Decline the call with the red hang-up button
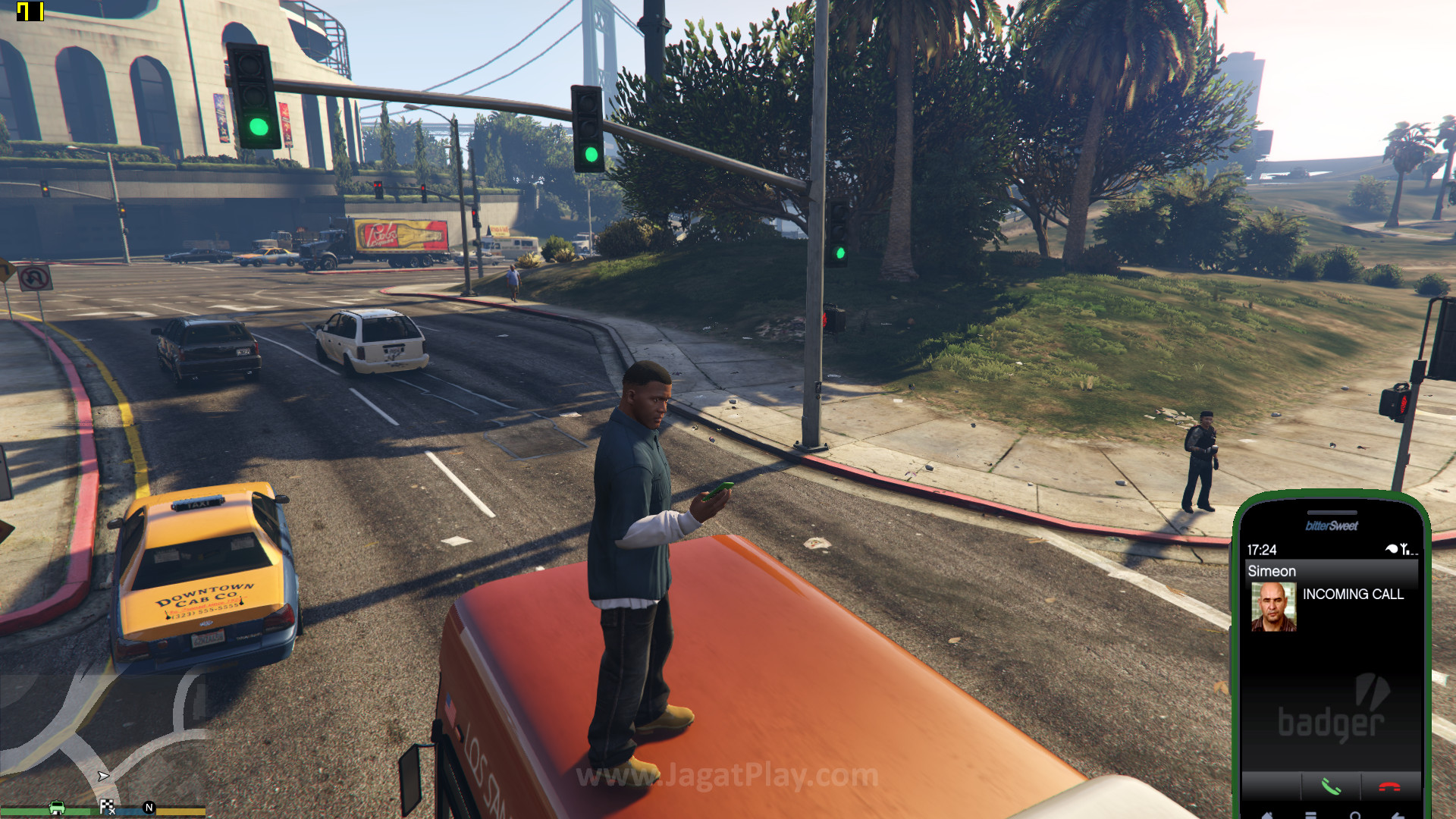 [x=1389, y=787]
